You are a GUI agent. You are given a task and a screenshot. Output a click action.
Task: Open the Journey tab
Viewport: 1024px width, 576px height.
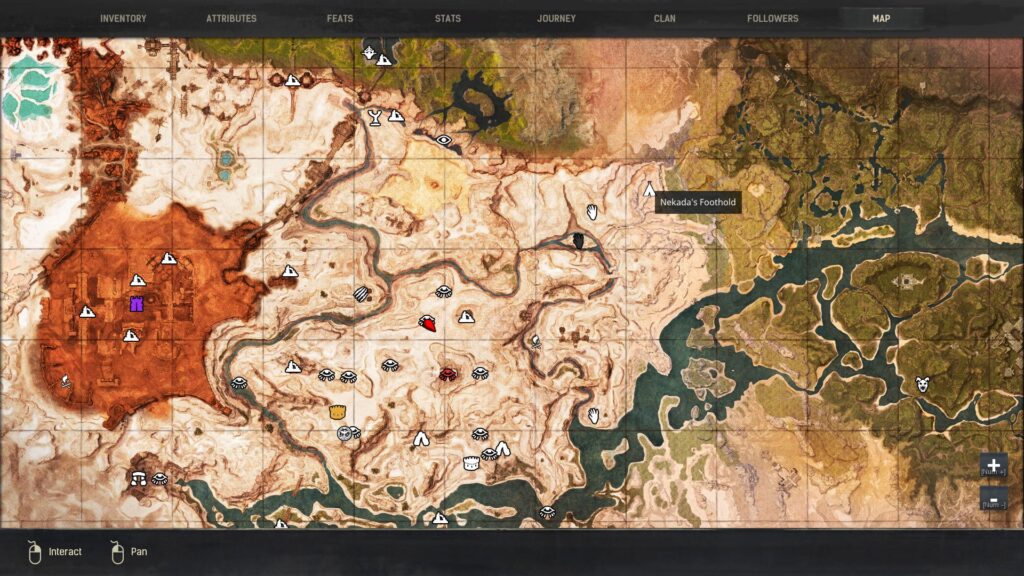pos(556,18)
